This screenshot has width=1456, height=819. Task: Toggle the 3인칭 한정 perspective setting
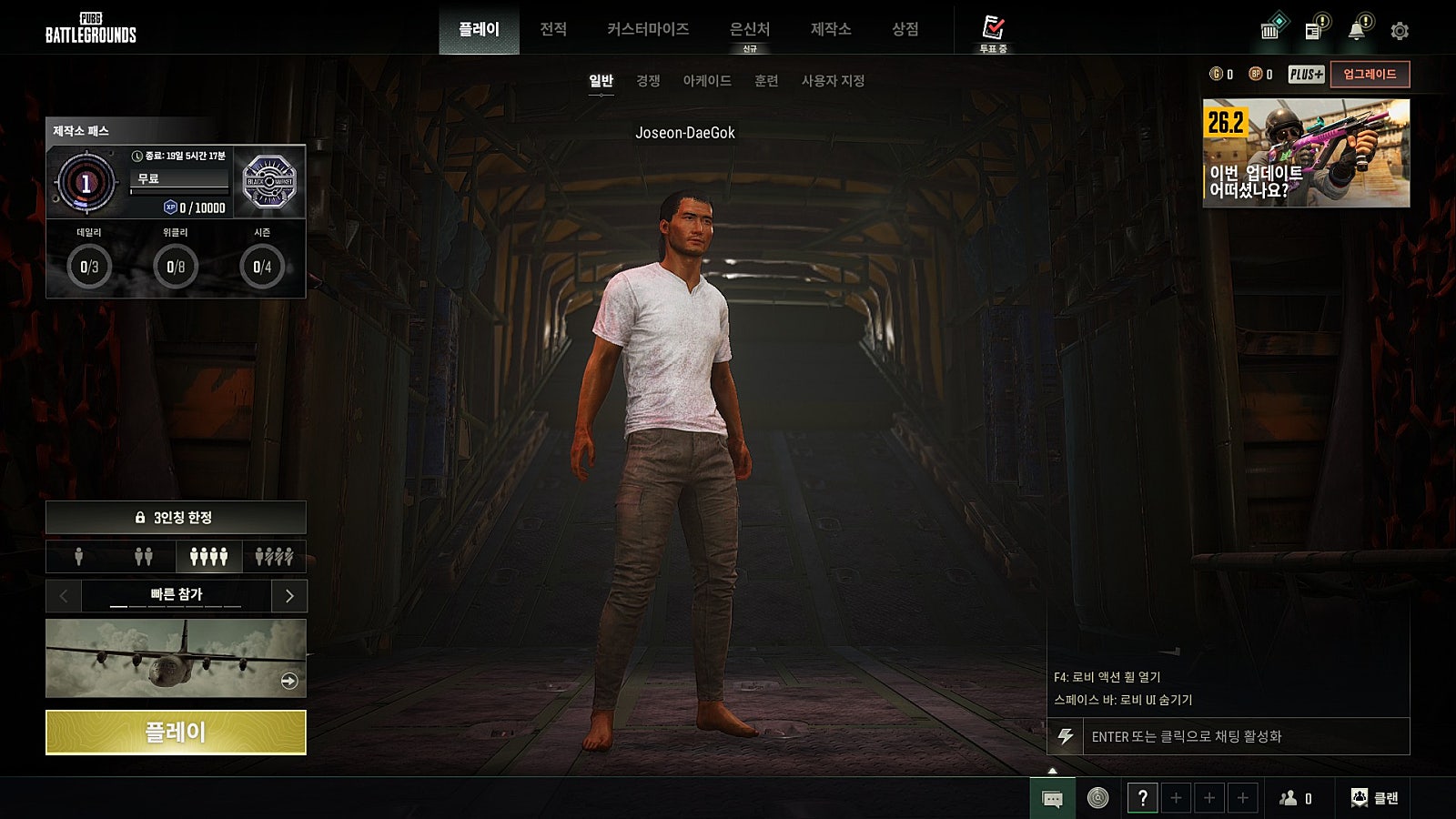[176, 518]
